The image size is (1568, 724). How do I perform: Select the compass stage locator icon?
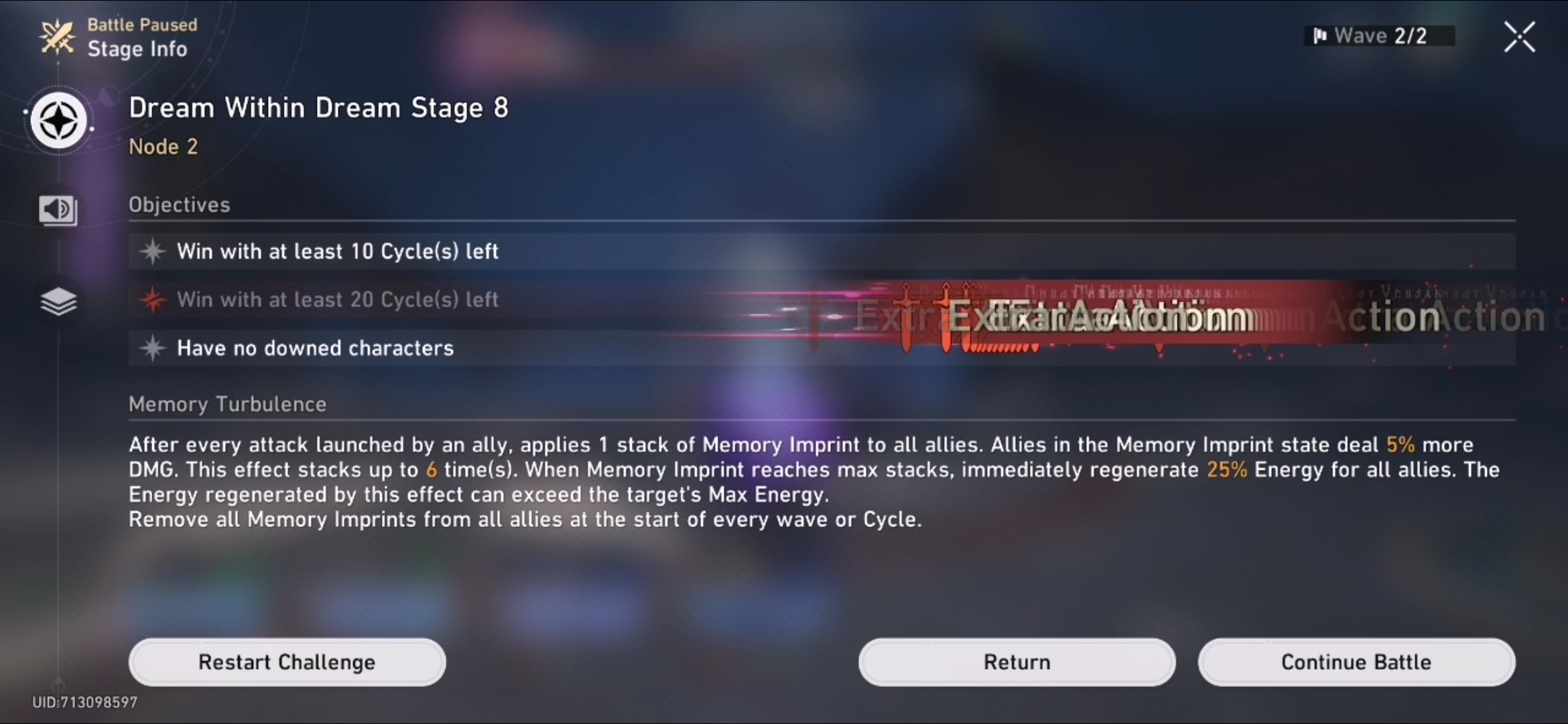(59, 121)
